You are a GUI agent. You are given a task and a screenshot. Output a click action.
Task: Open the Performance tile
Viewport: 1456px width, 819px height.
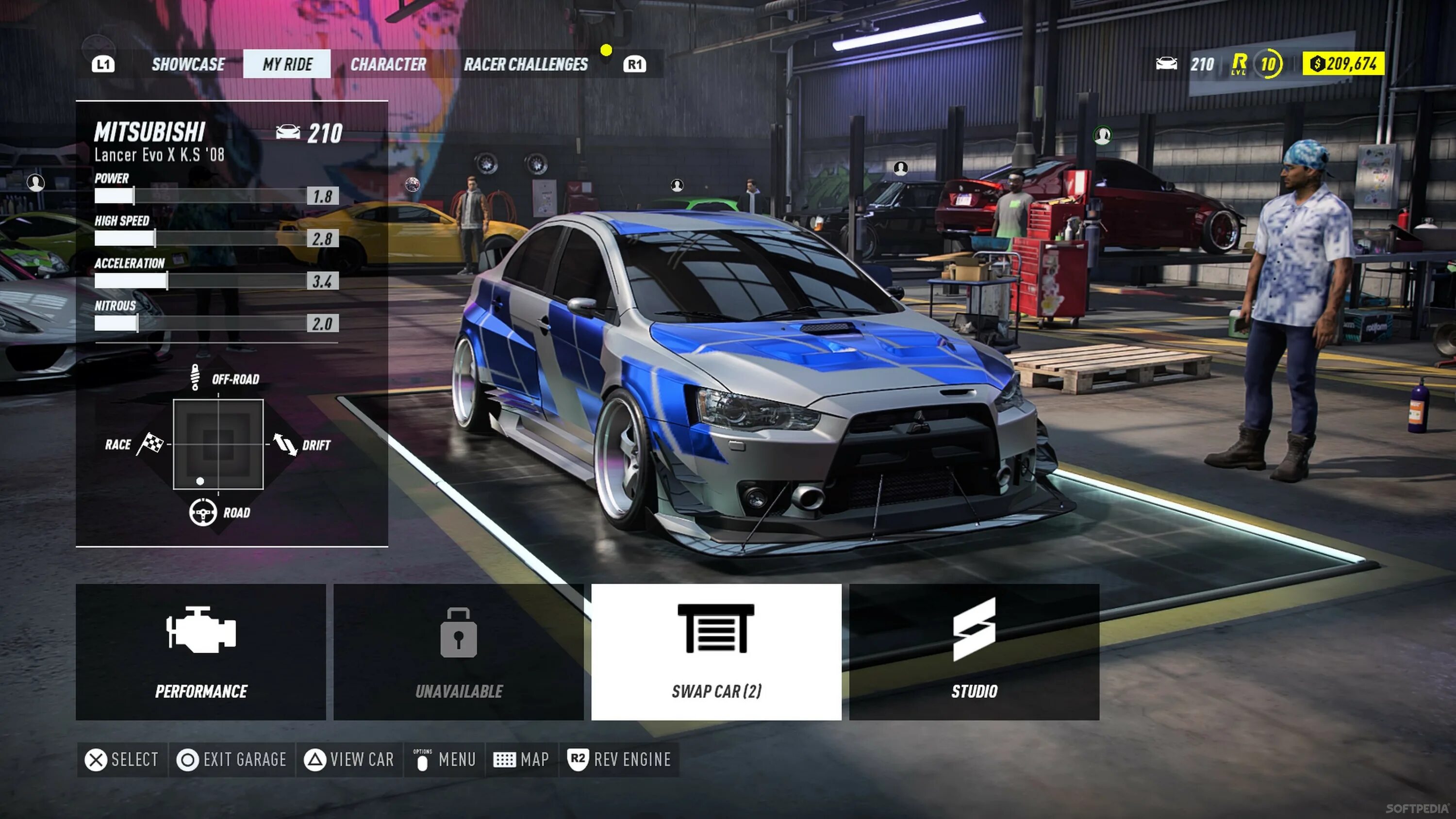click(x=201, y=652)
